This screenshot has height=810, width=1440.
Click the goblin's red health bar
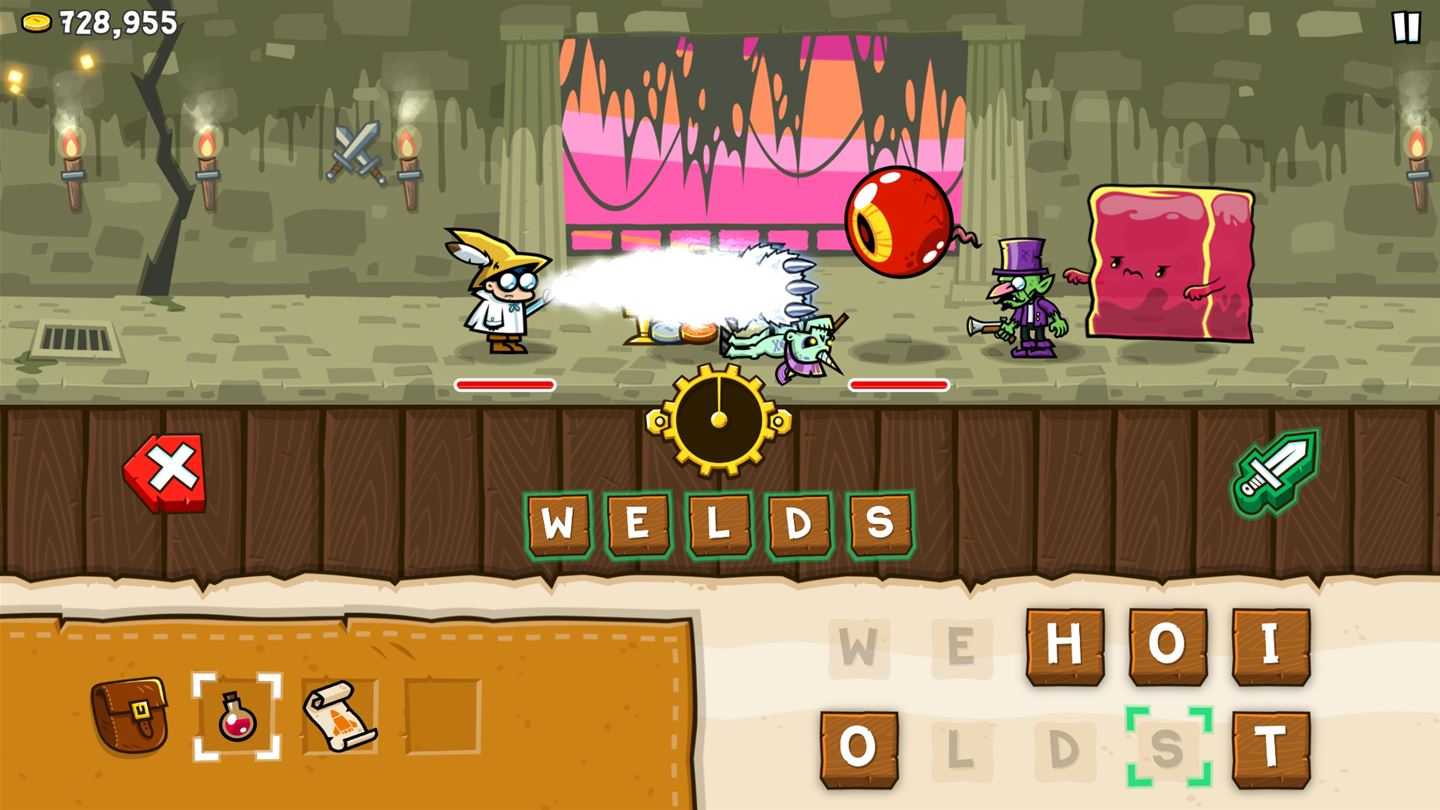pyautogui.click(x=897, y=383)
